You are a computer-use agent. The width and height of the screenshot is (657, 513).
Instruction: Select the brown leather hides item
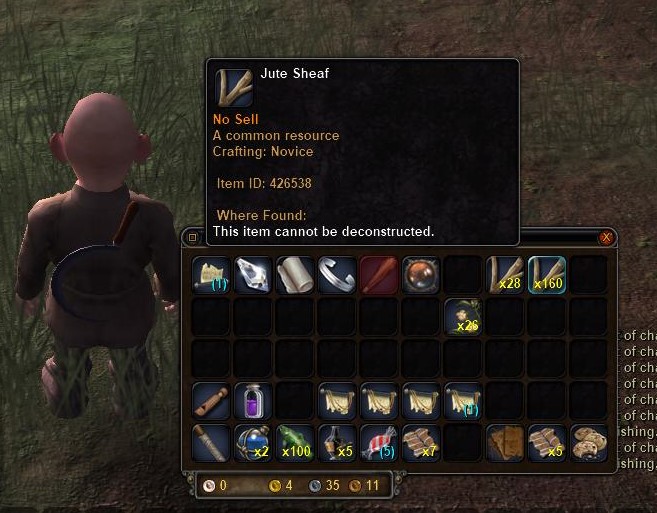pos(505,442)
